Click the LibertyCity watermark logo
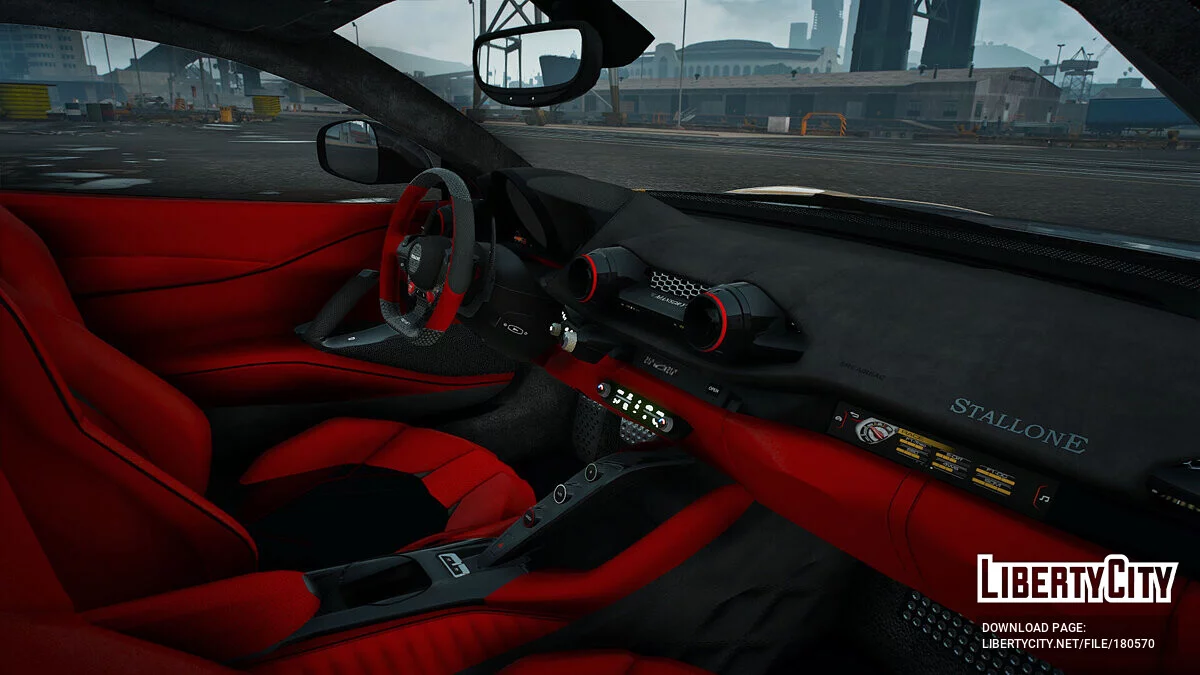 click(1077, 579)
